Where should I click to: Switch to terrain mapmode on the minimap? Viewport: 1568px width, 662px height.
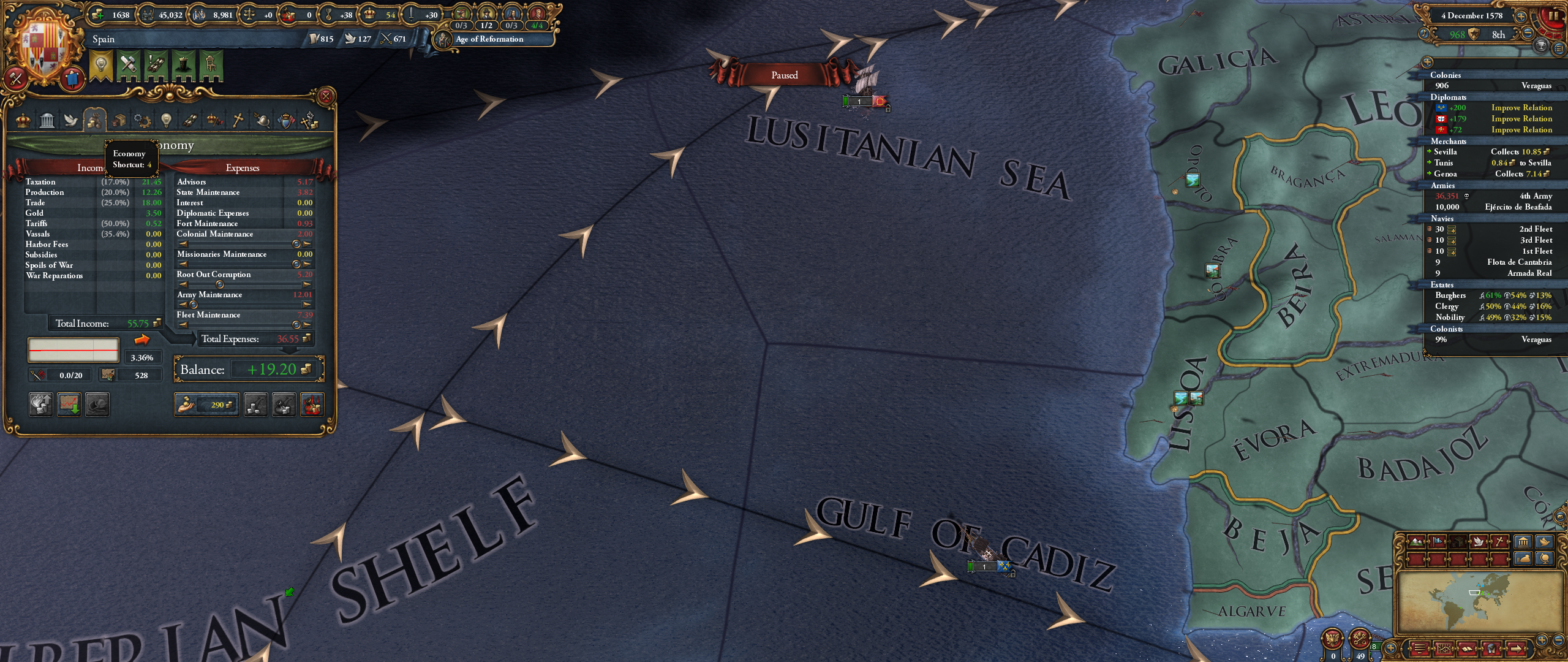pos(1417,542)
